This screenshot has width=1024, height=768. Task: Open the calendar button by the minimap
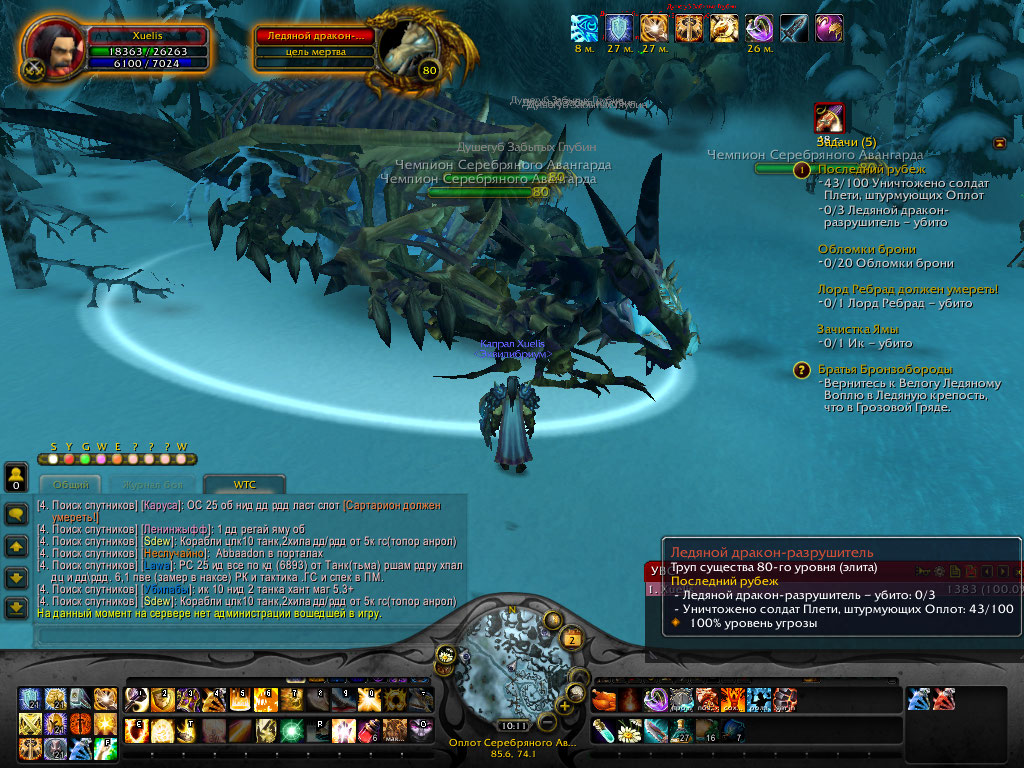point(572,640)
